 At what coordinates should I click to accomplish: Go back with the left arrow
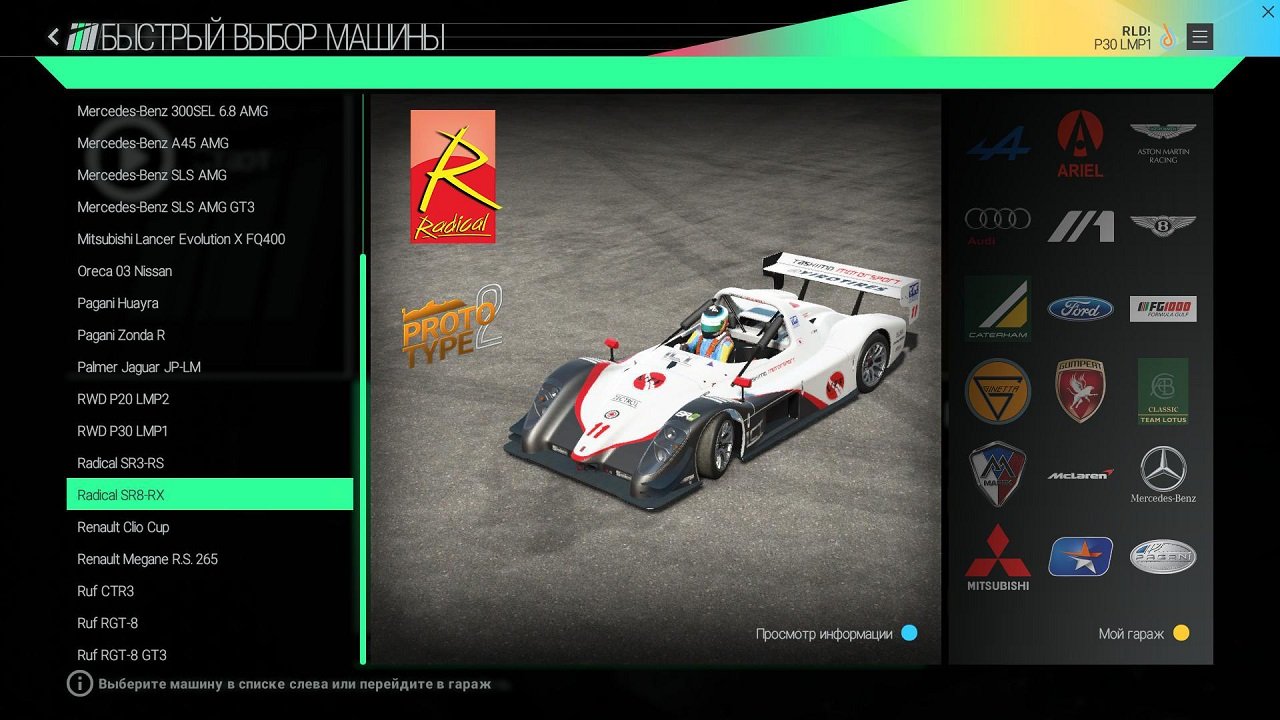[52, 36]
